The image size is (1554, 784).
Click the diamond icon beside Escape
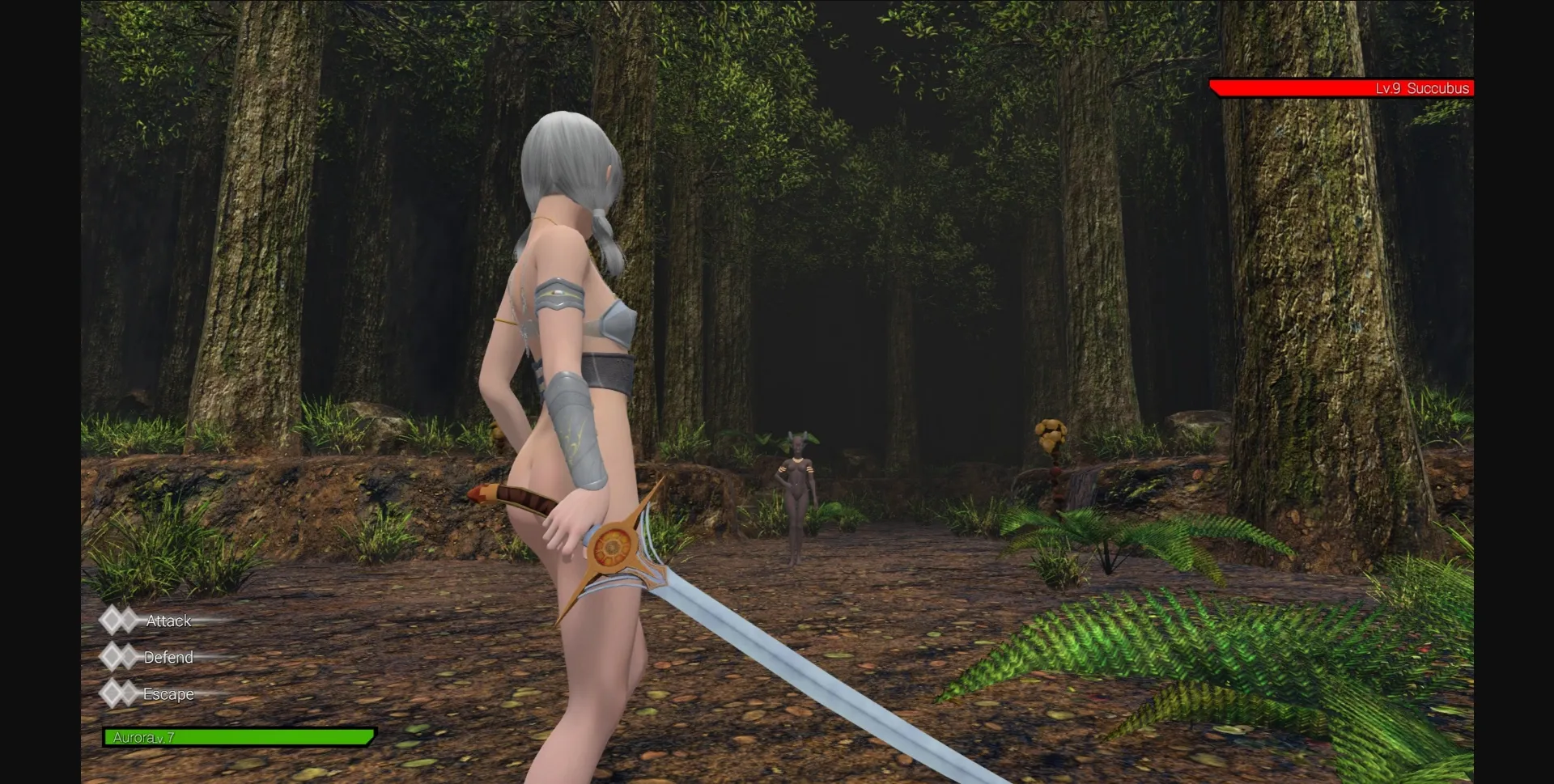(120, 693)
